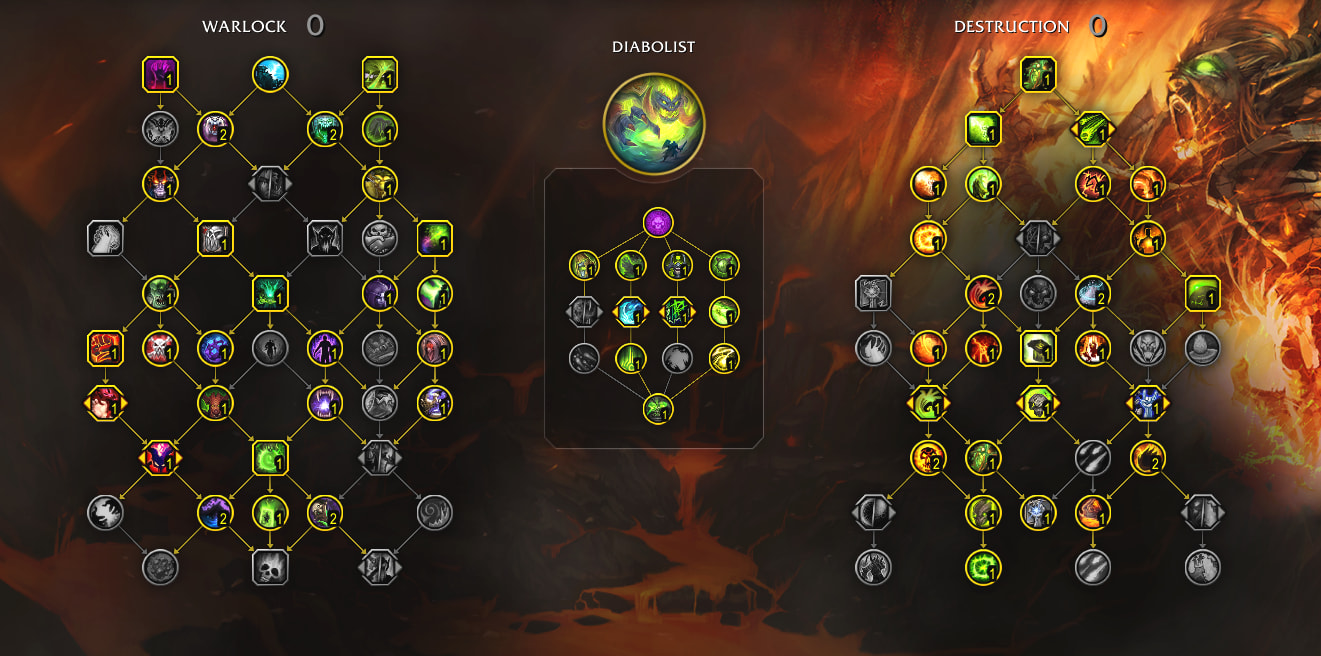
Task: Choose the grey running figure Warlock talent
Action: (270, 348)
